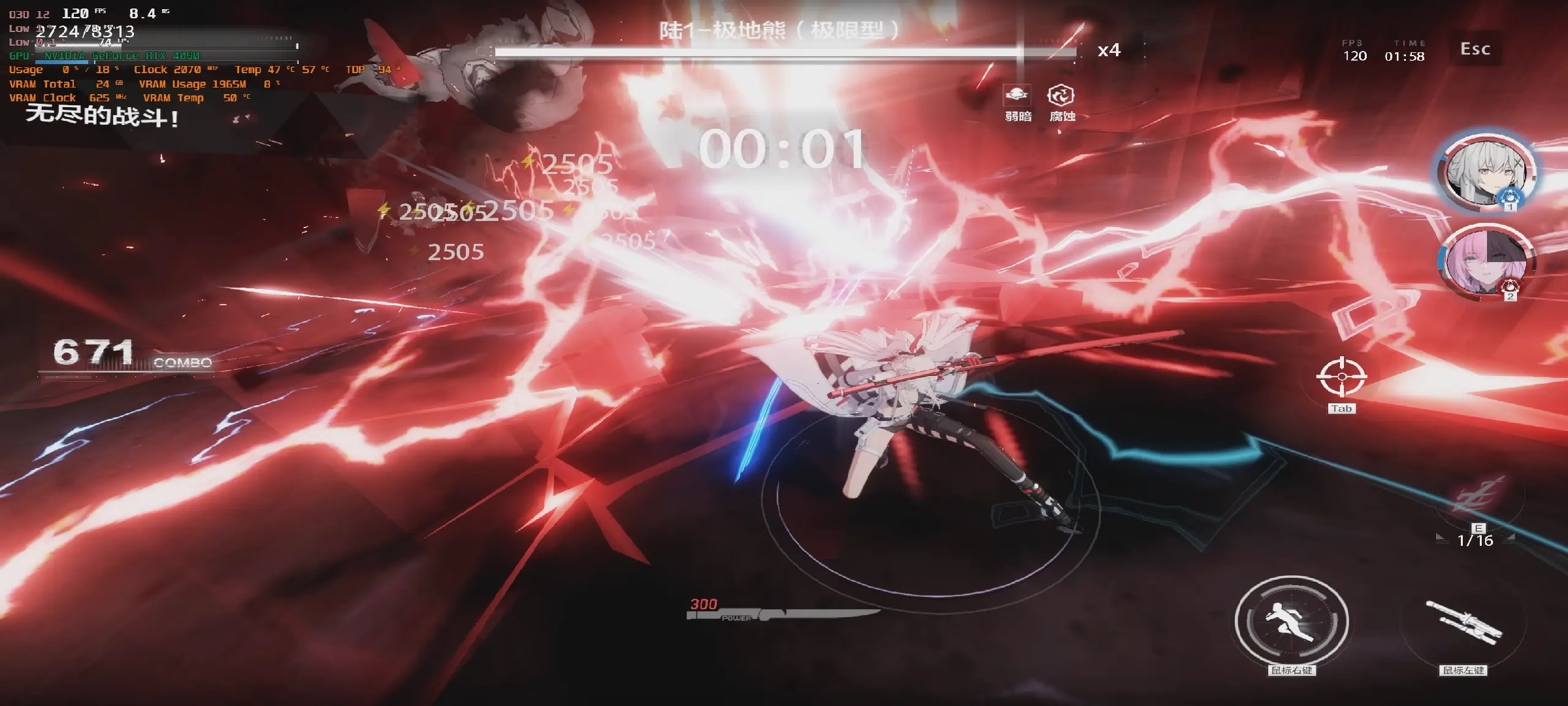
Task: Switch to the pink-haired character portrait
Action: point(1486,262)
